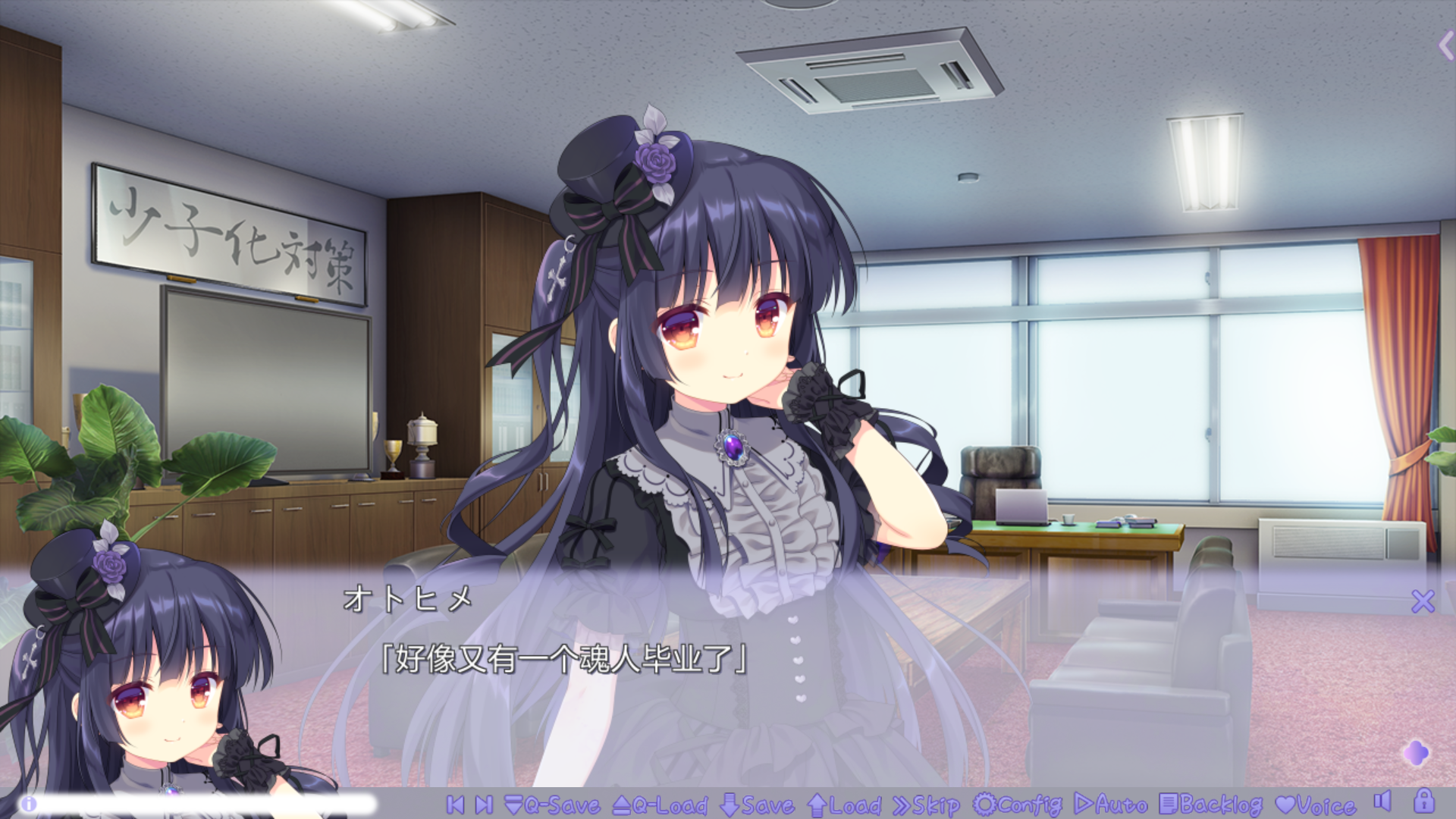Jump ahead with the next-scene arrow
This screenshot has height=819, width=1456.
tap(484, 805)
